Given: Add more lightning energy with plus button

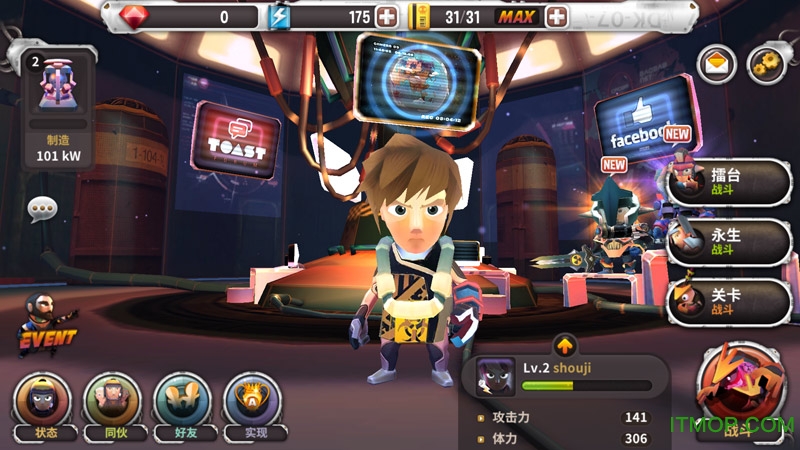Looking at the screenshot, I should pyautogui.click(x=387, y=17).
